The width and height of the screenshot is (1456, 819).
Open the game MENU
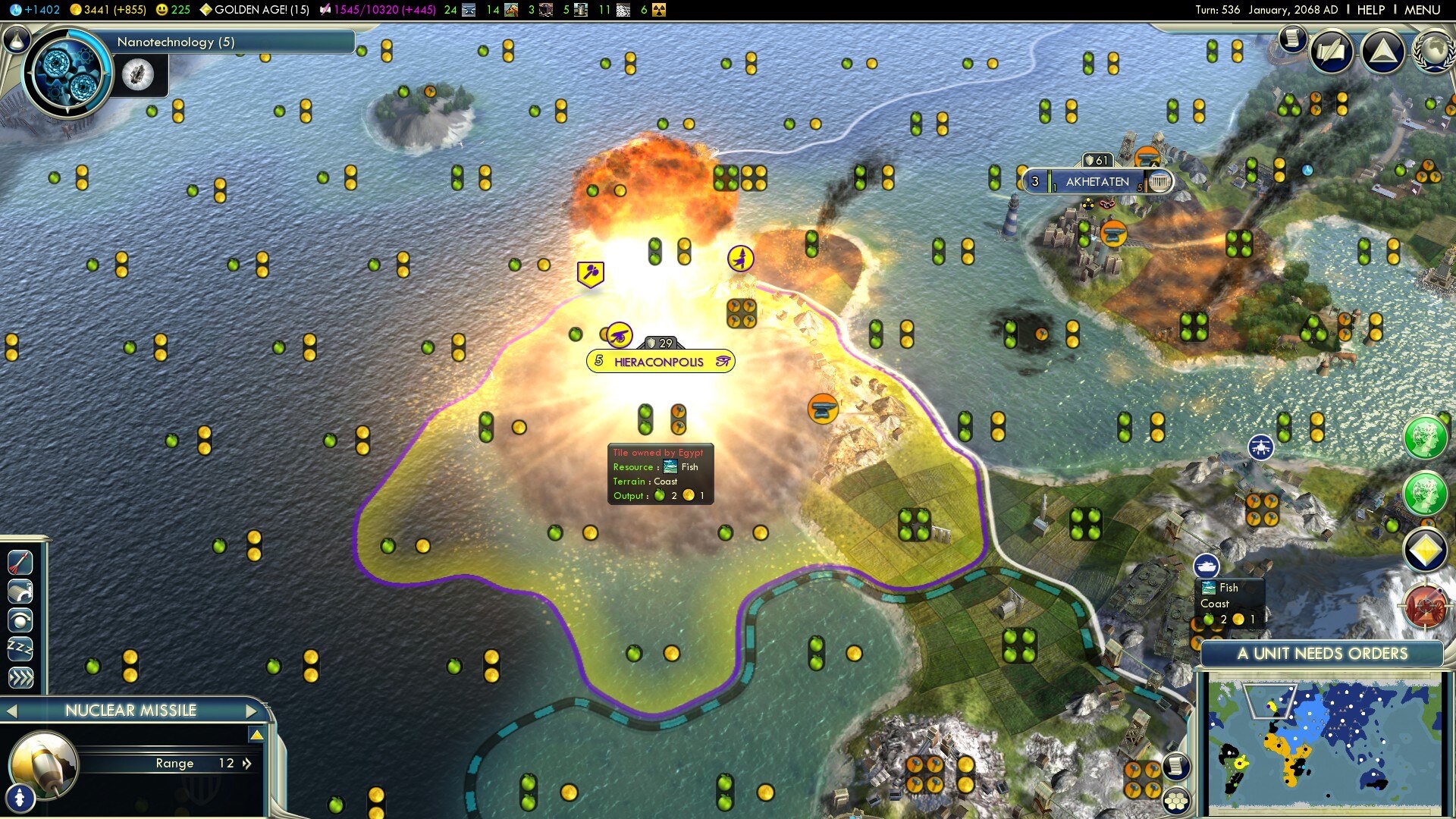[x=1422, y=10]
